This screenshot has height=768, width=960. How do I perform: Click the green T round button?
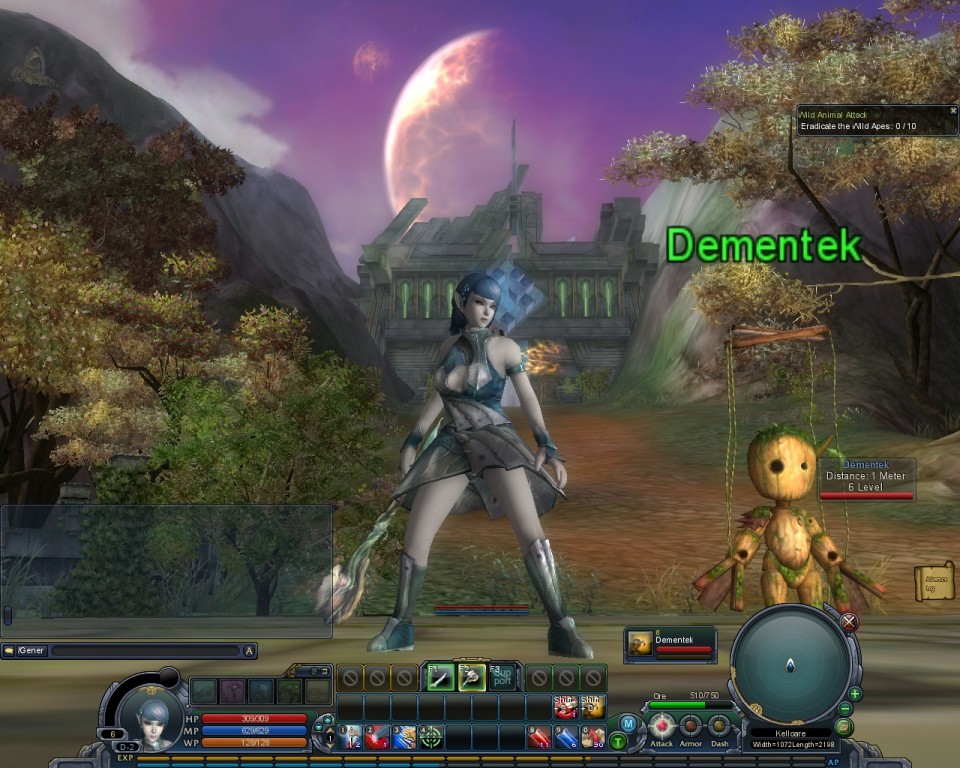(618, 741)
